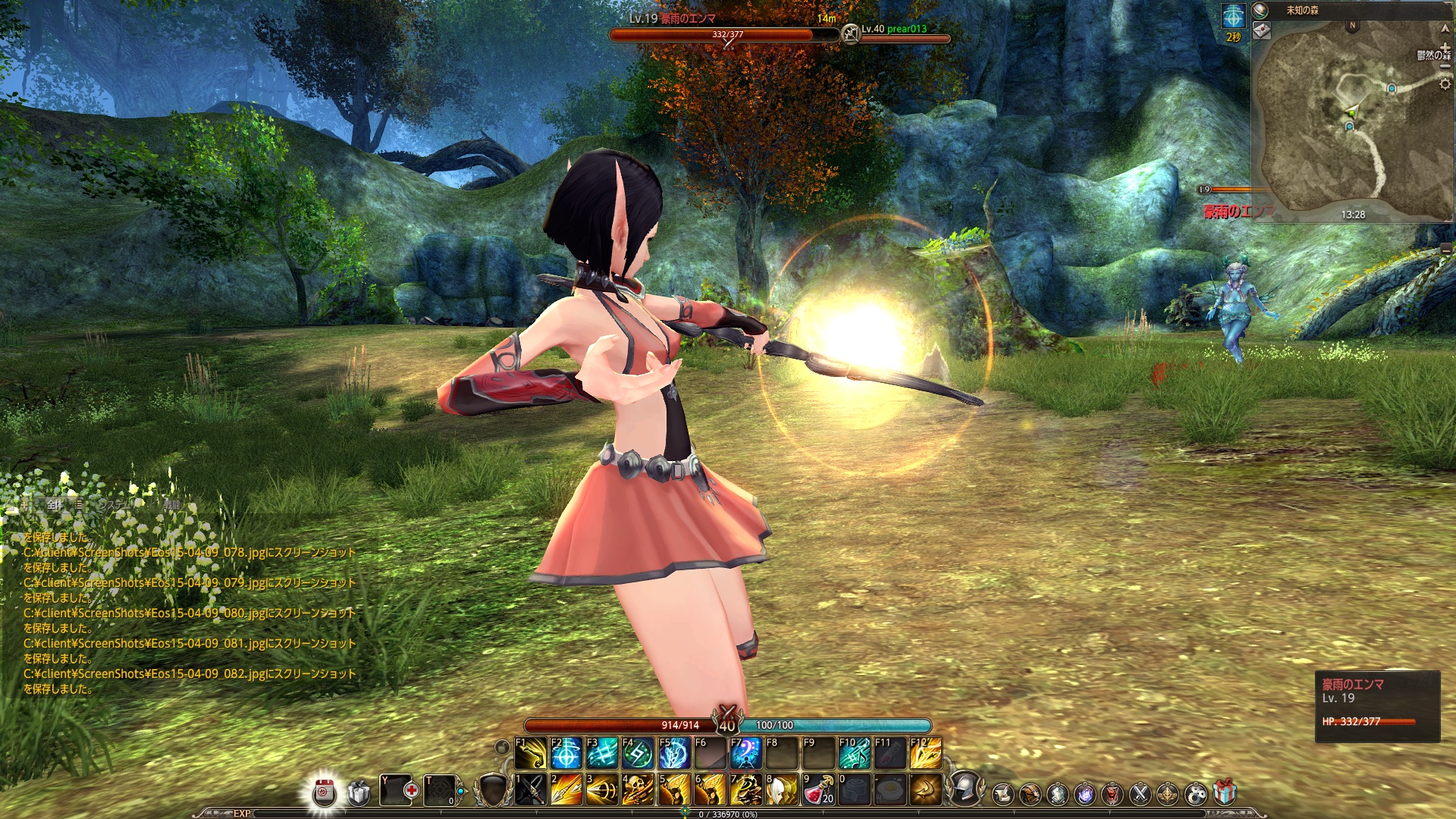Switch to the 戦闘 chat tab
The height and width of the screenshot is (819, 1456).
(x=172, y=504)
